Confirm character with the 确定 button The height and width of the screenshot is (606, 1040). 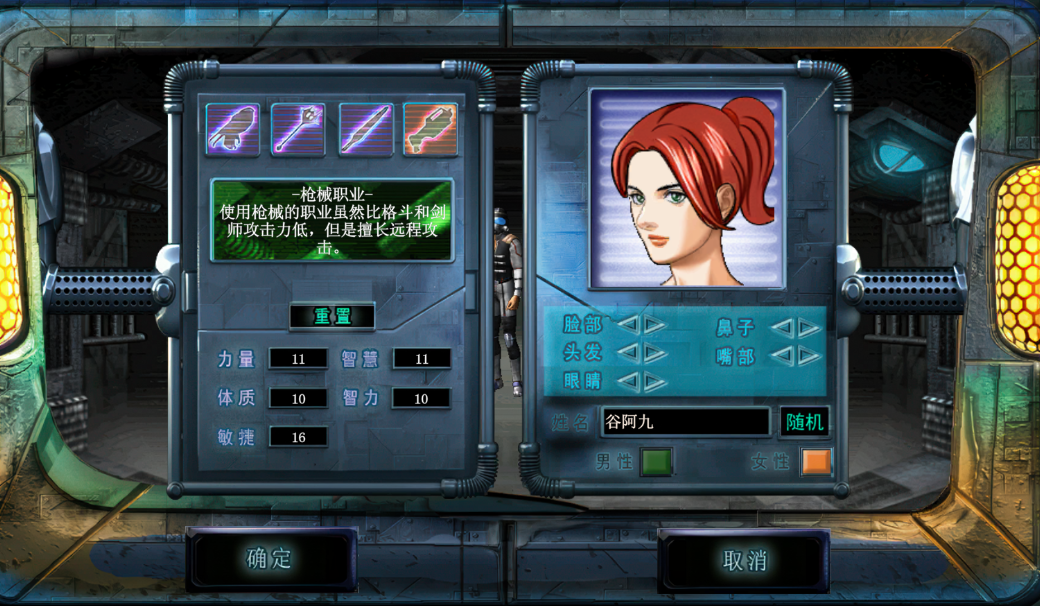pos(270,558)
